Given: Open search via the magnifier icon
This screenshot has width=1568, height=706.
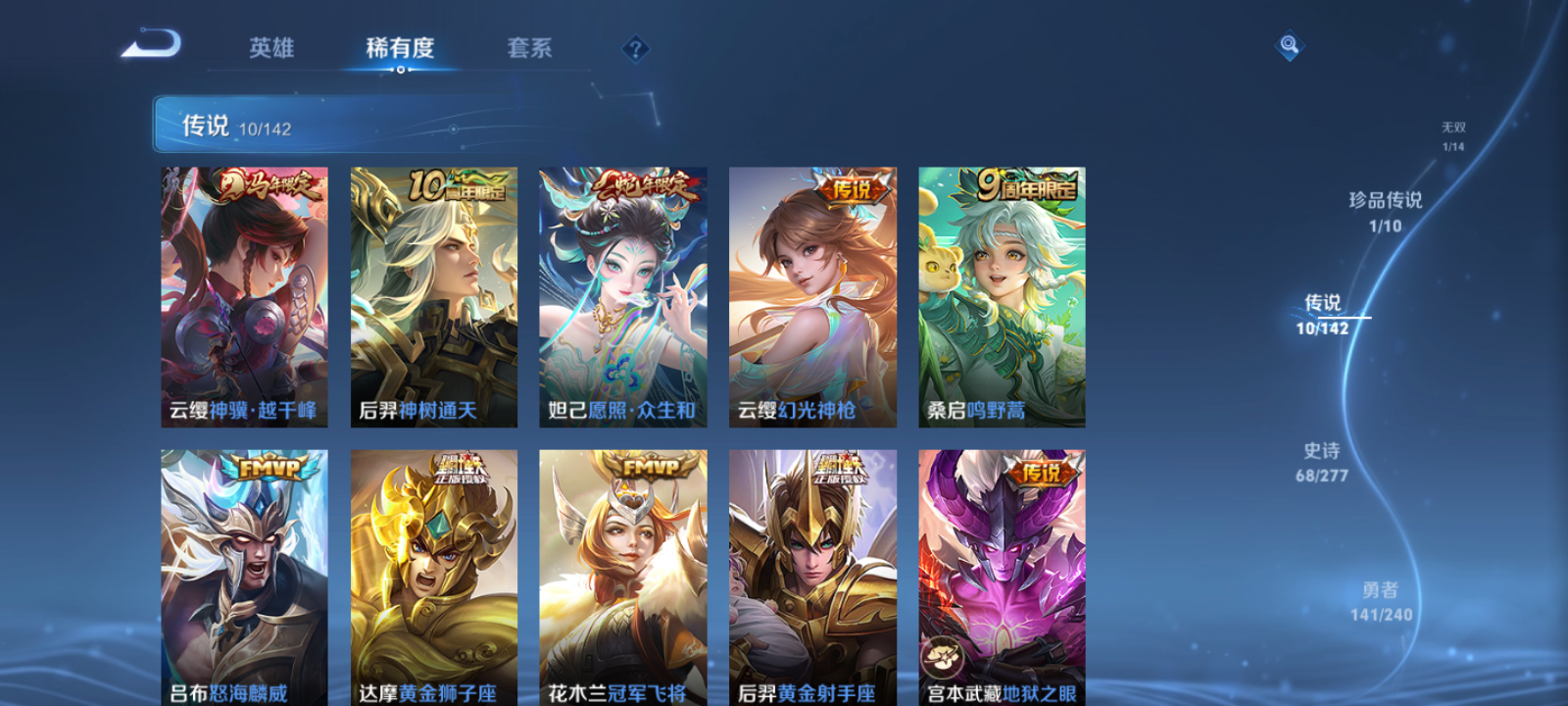Looking at the screenshot, I should [1288, 43].
